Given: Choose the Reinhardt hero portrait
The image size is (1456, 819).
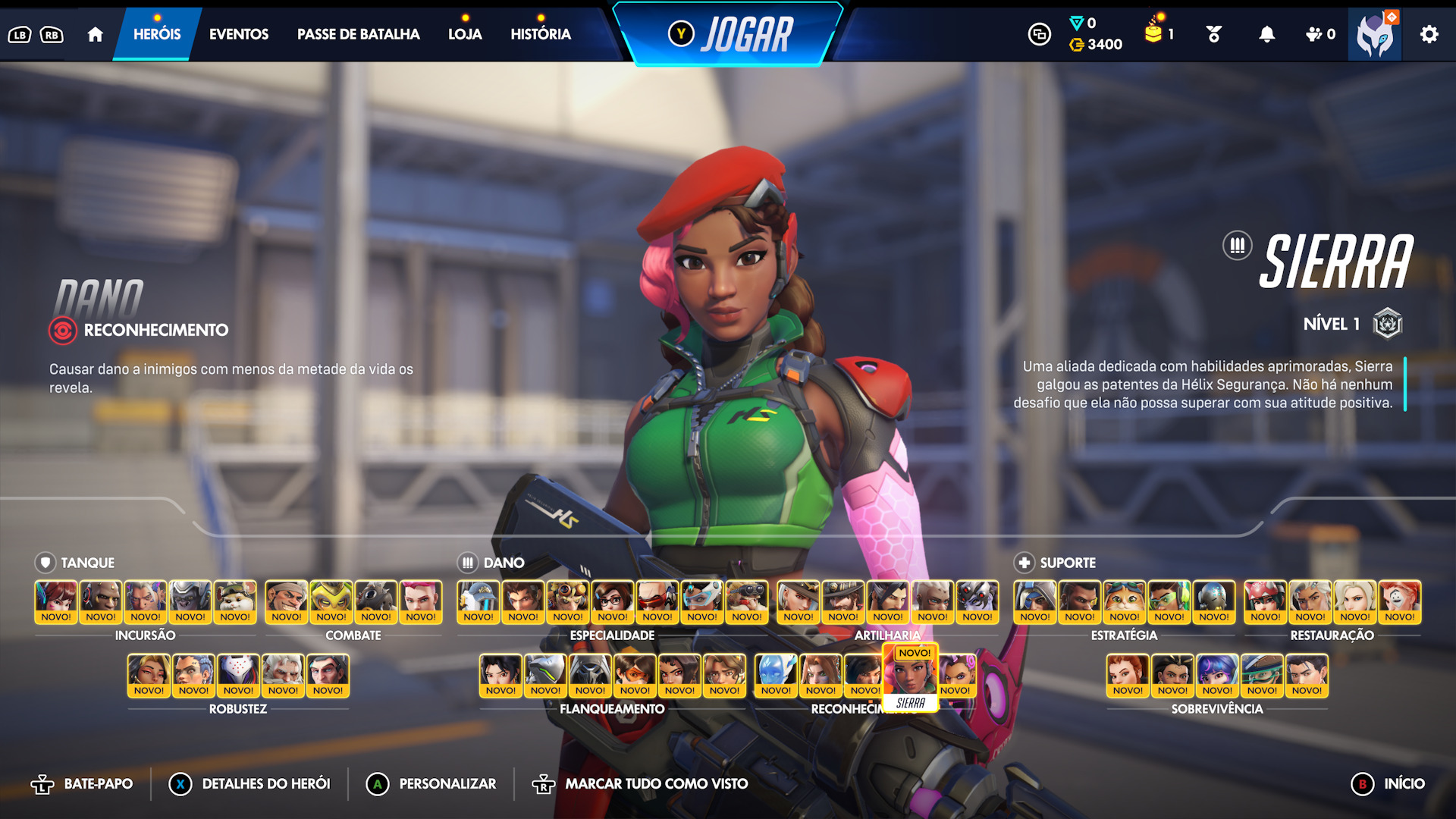Looking at the screenshot, I should point(283,675).
